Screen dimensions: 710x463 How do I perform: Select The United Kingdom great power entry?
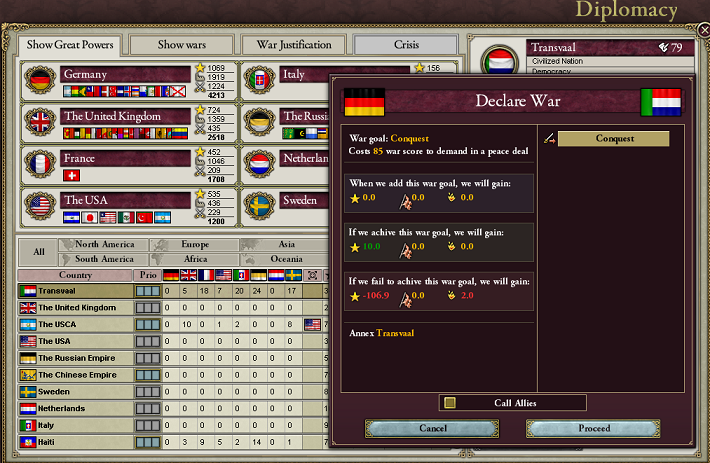126,116
